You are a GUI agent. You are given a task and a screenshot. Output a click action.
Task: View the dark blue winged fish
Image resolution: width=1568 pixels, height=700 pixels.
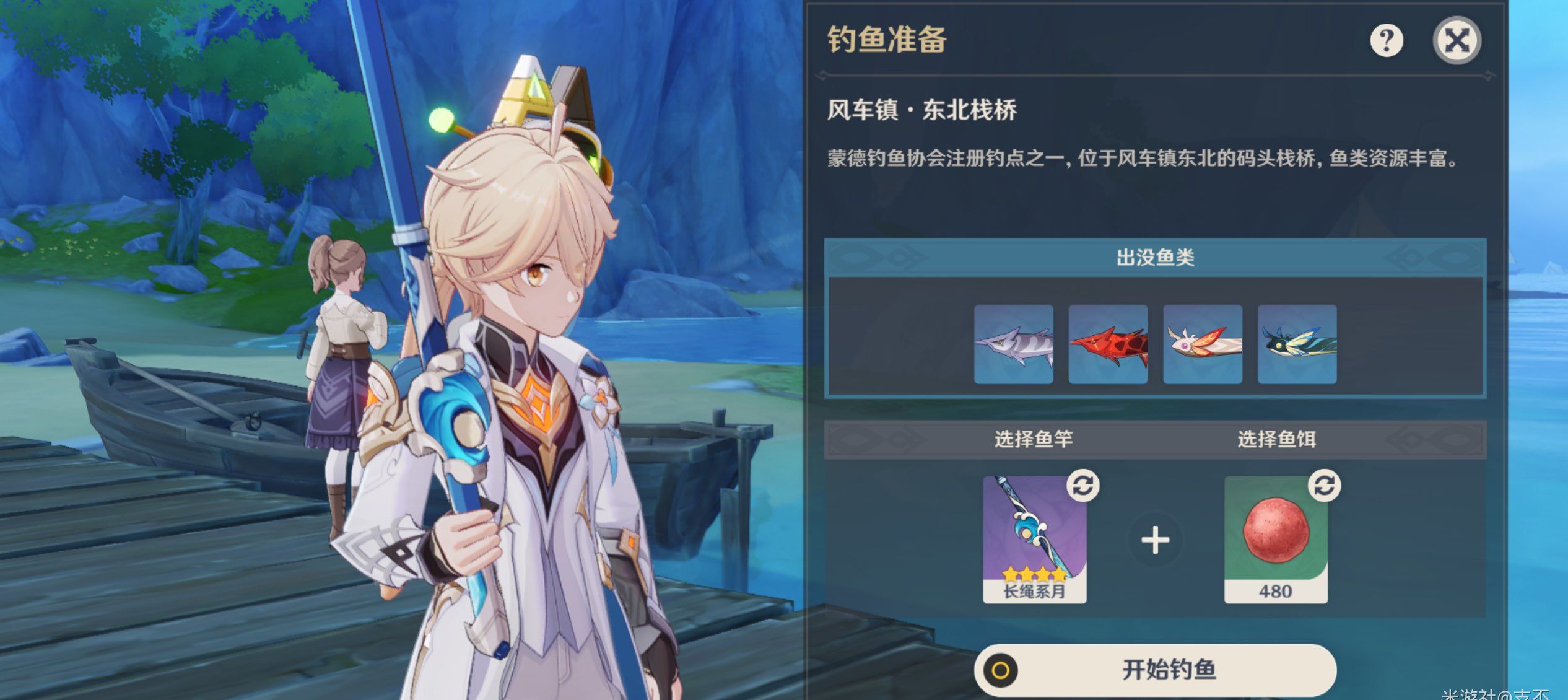1297,344
